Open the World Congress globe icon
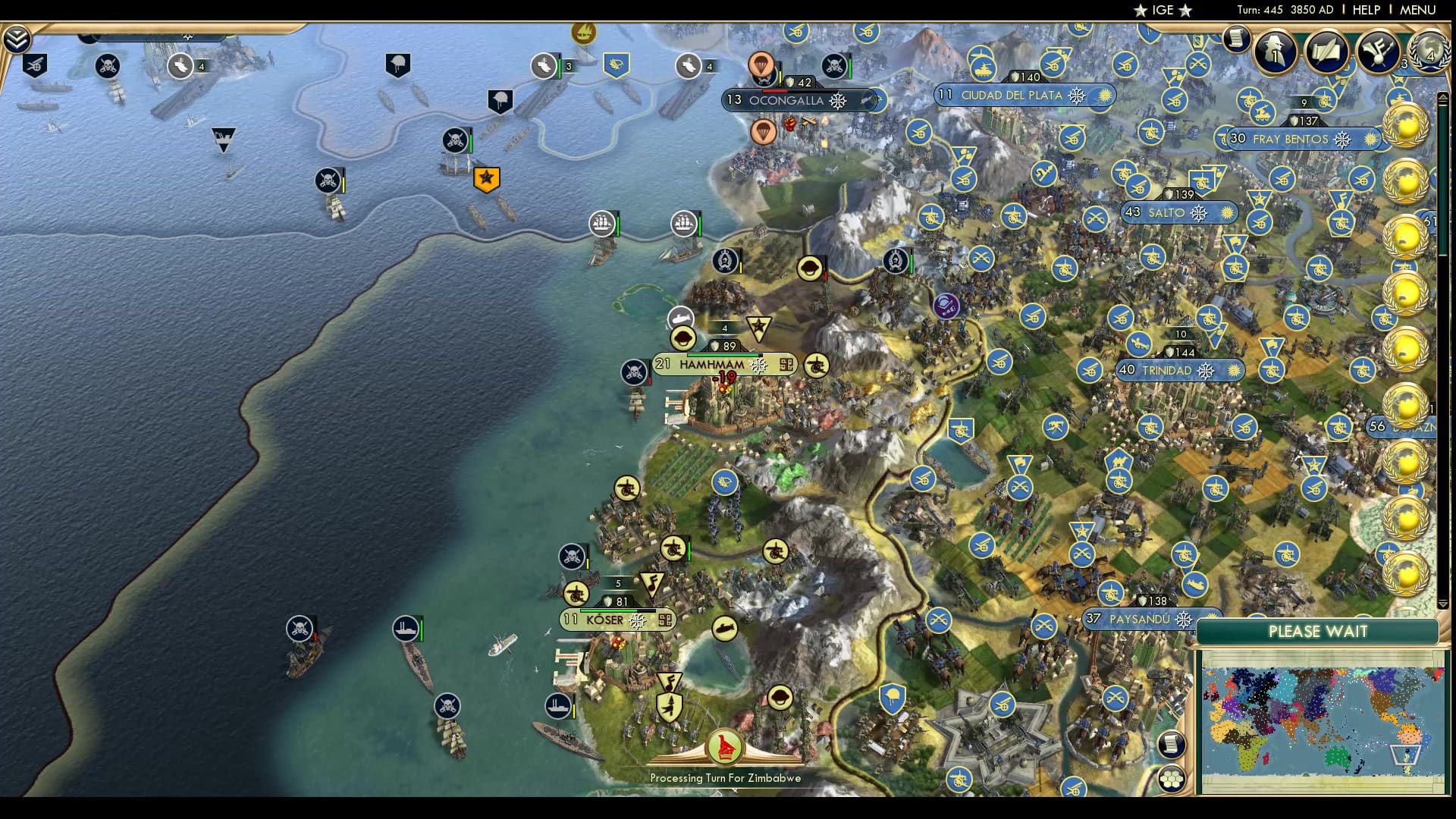The image size is (1456, 819). point(1430,51)
